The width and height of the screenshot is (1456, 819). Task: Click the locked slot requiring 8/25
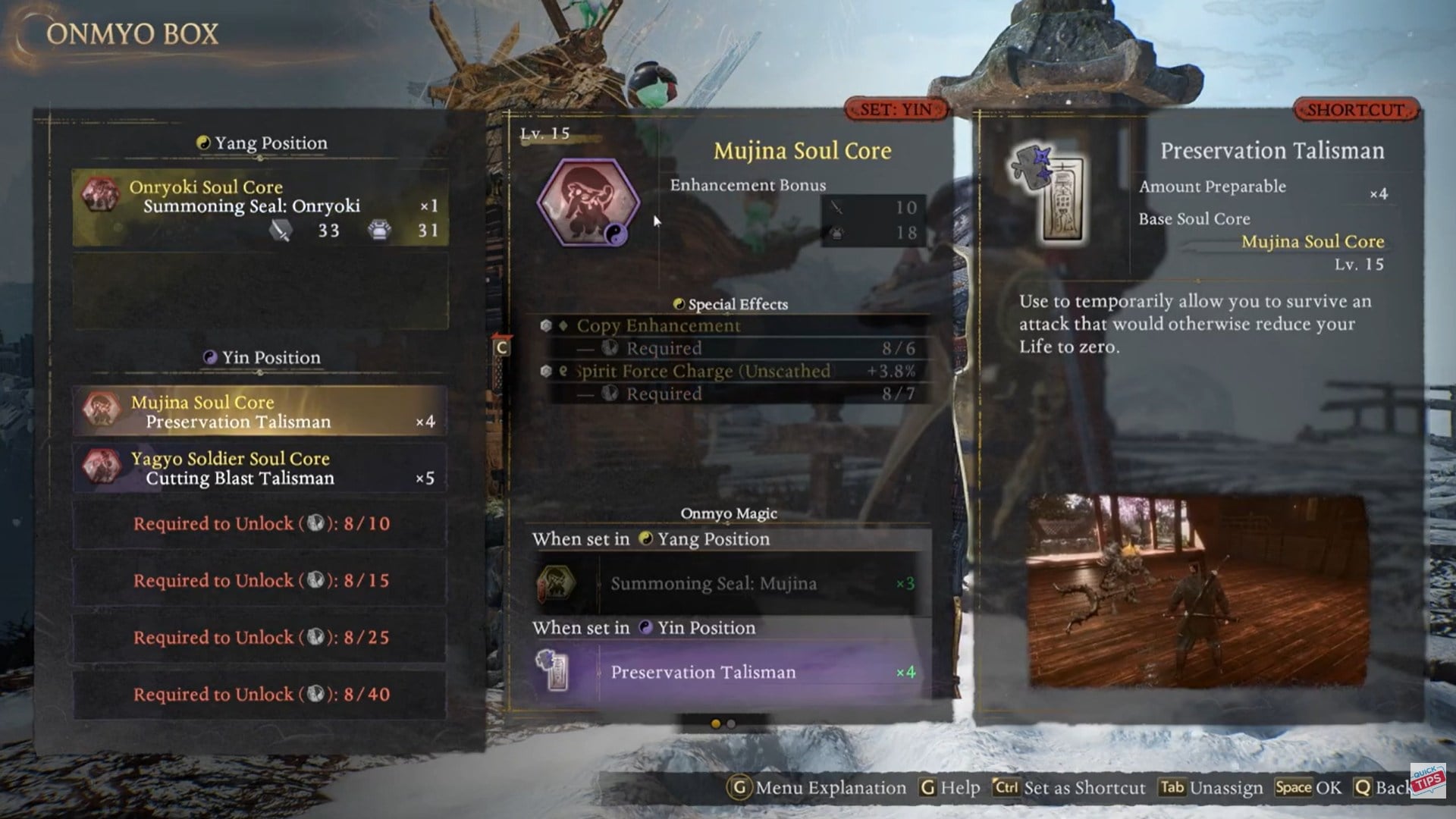click(260, 638)
